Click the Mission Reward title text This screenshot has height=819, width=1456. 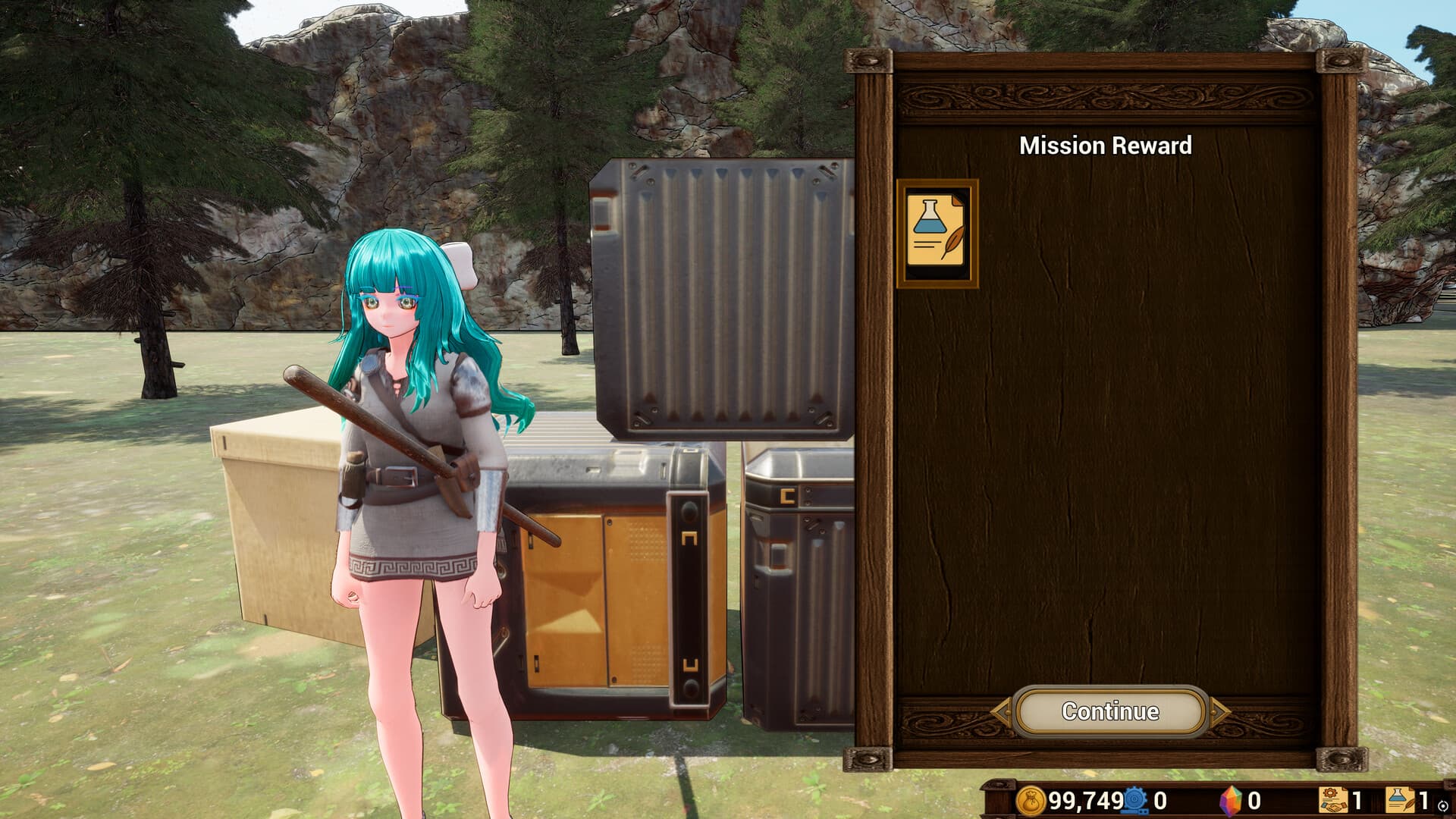pos(1106,146)
